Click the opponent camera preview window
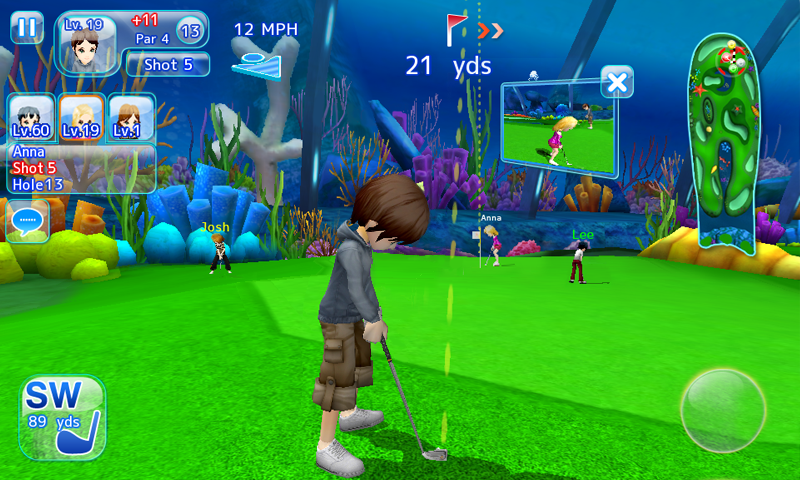Screen dimensions: 800x480 pos(558,129)
